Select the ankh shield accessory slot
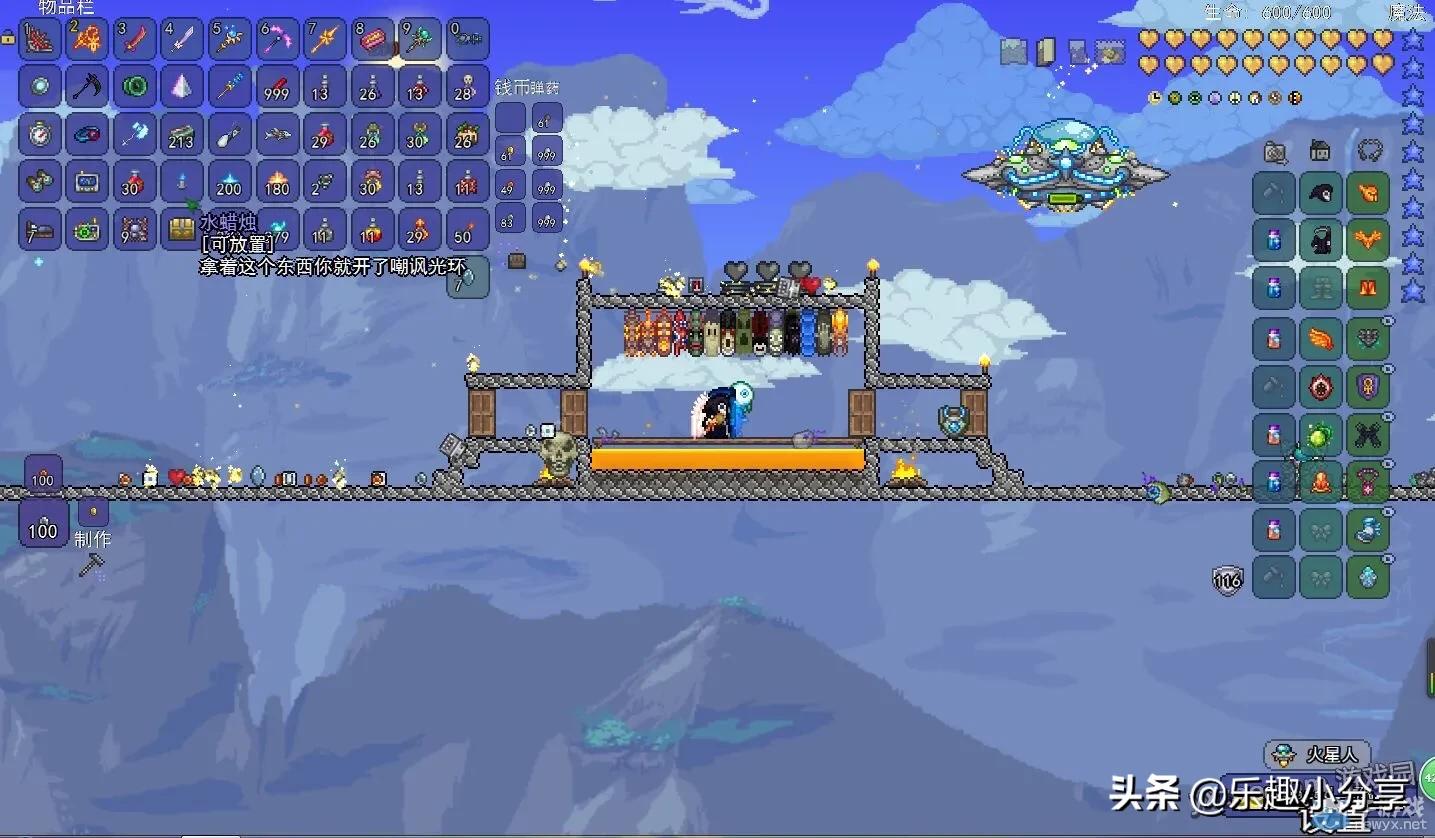 1367,386
